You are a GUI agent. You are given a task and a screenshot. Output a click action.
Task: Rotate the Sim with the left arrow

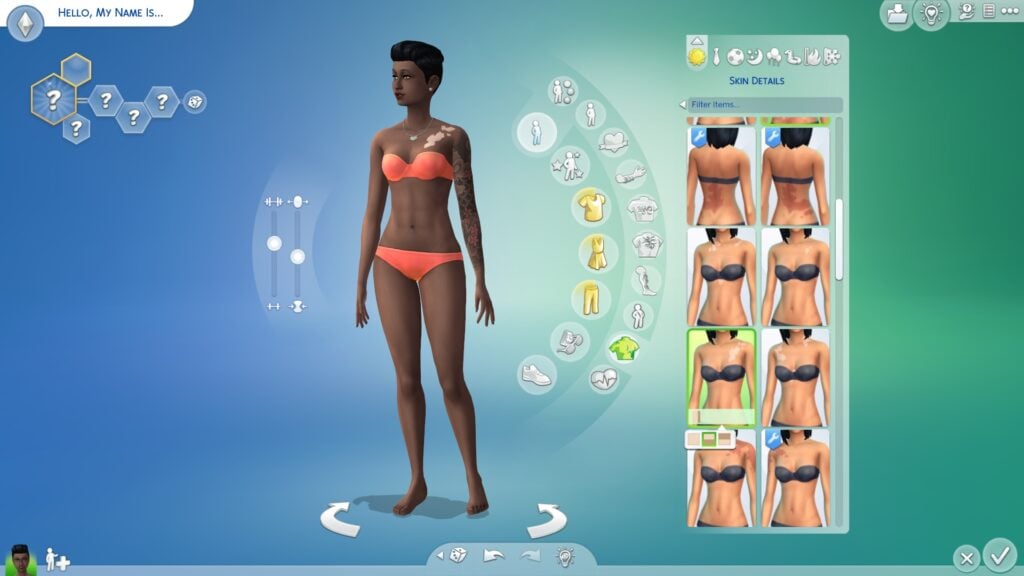[340, 519]
